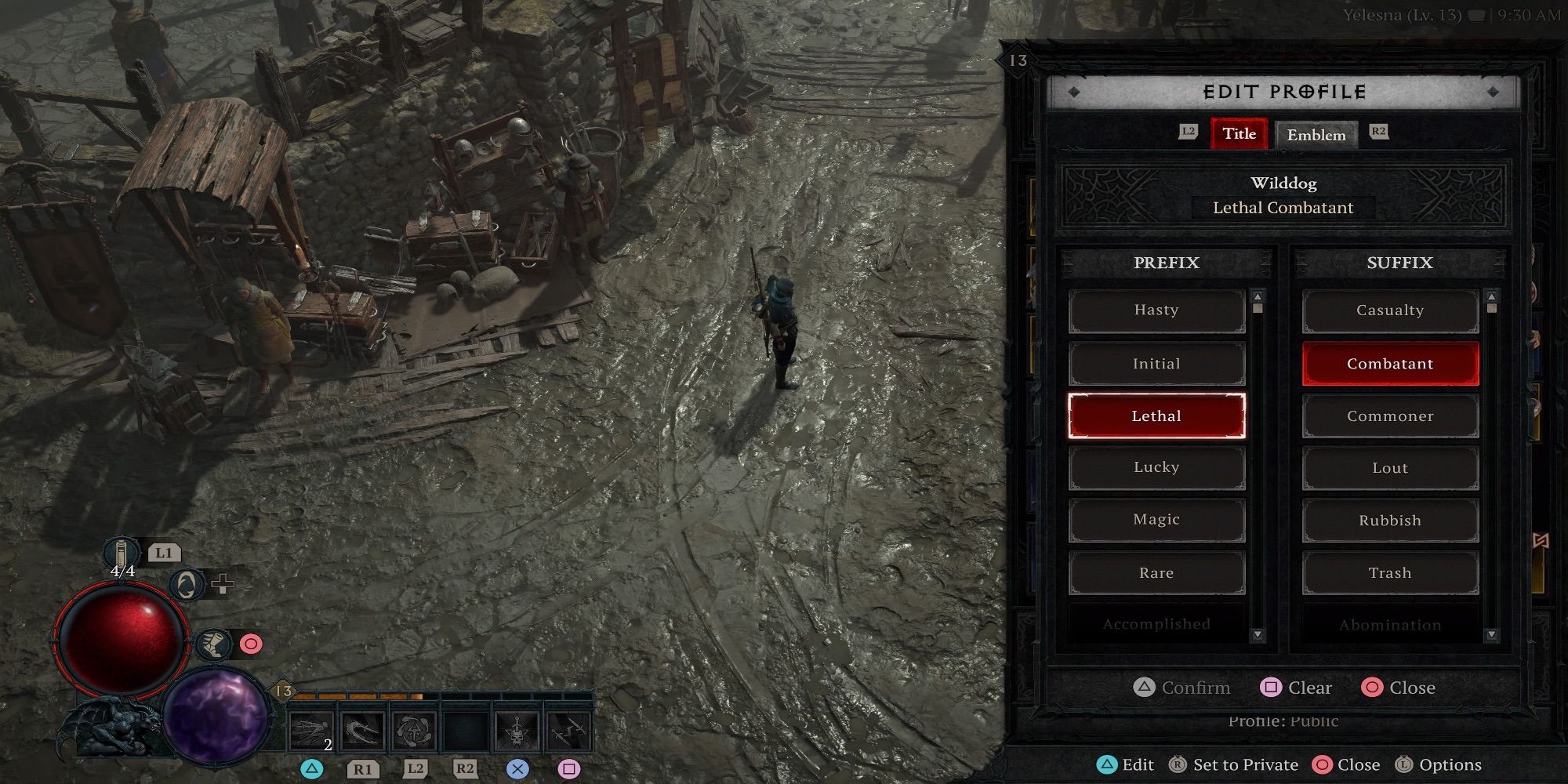Screen dimensions: 1568x784
Task: Click the skull-and-sword skill icon on the hotbar
Action: [515, 729]
